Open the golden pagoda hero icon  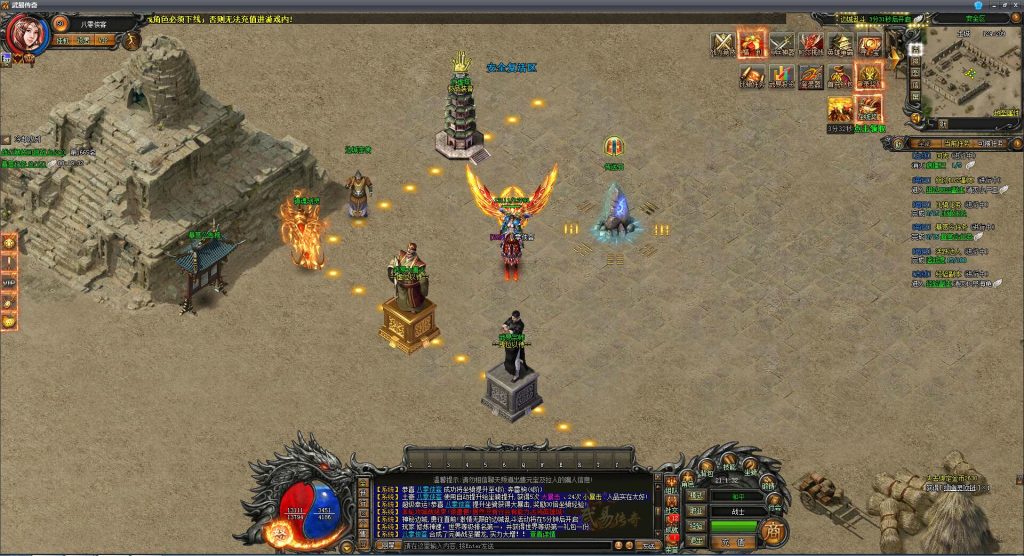click(840, 44)
